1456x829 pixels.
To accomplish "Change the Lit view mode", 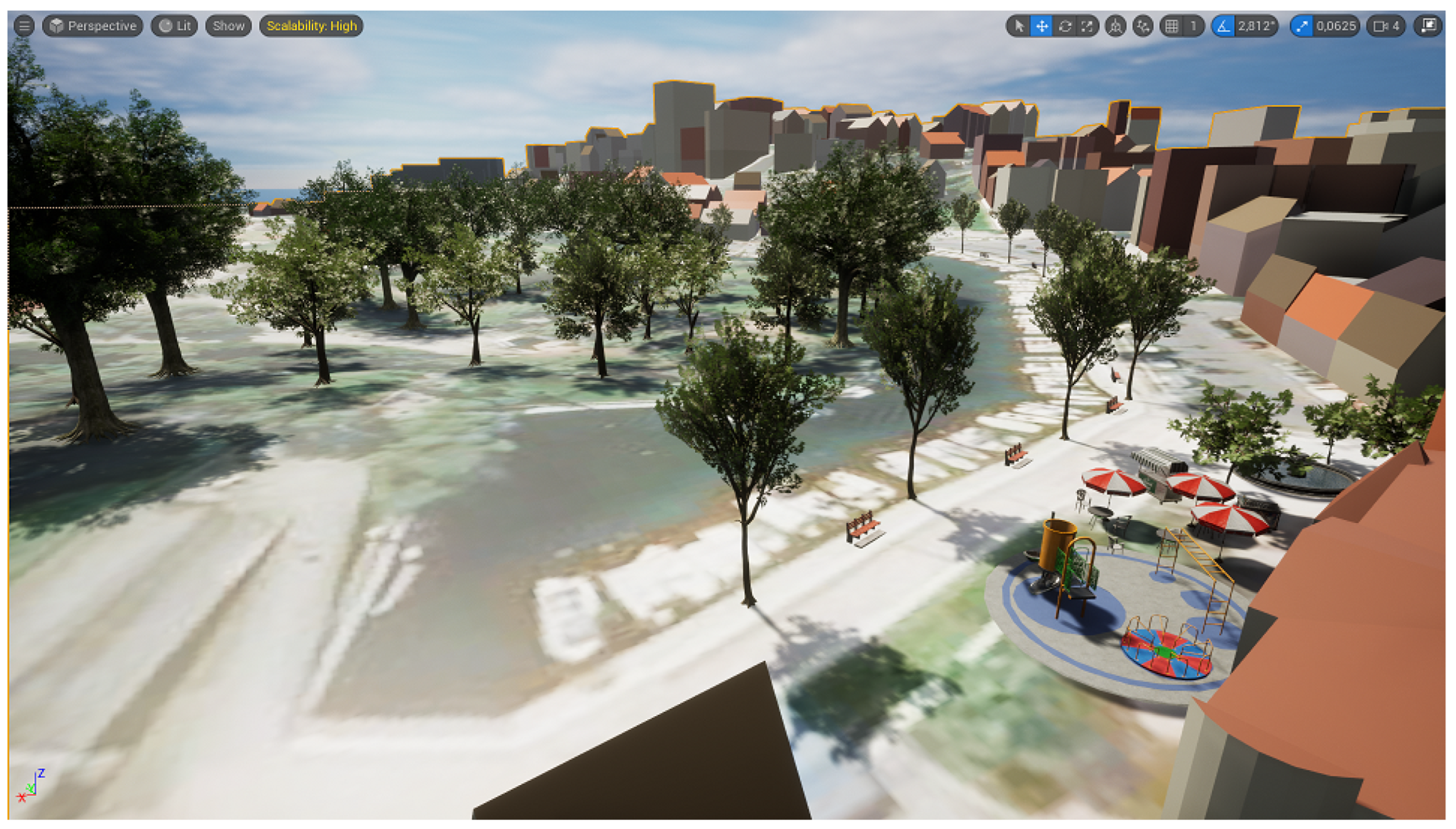I will 175,26.
